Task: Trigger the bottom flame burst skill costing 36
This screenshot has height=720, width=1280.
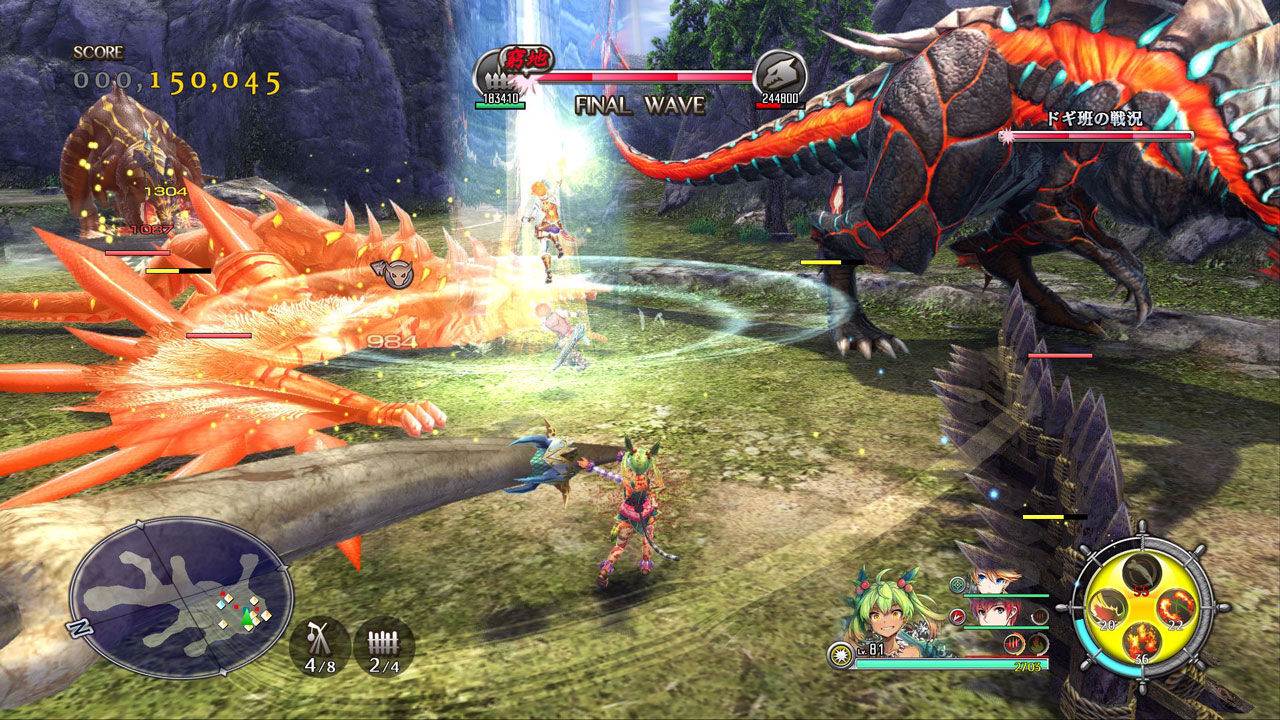Action: pos(1142,642)
